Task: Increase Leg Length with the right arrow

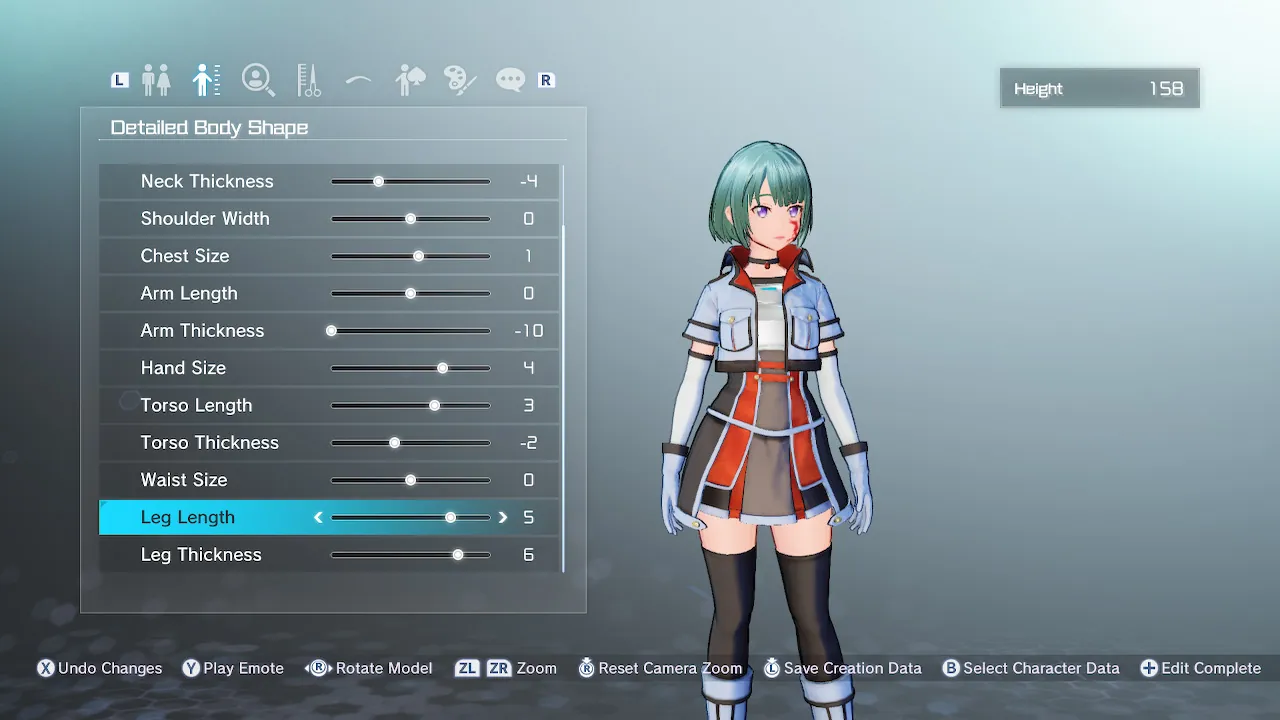Action: point(503,517)
